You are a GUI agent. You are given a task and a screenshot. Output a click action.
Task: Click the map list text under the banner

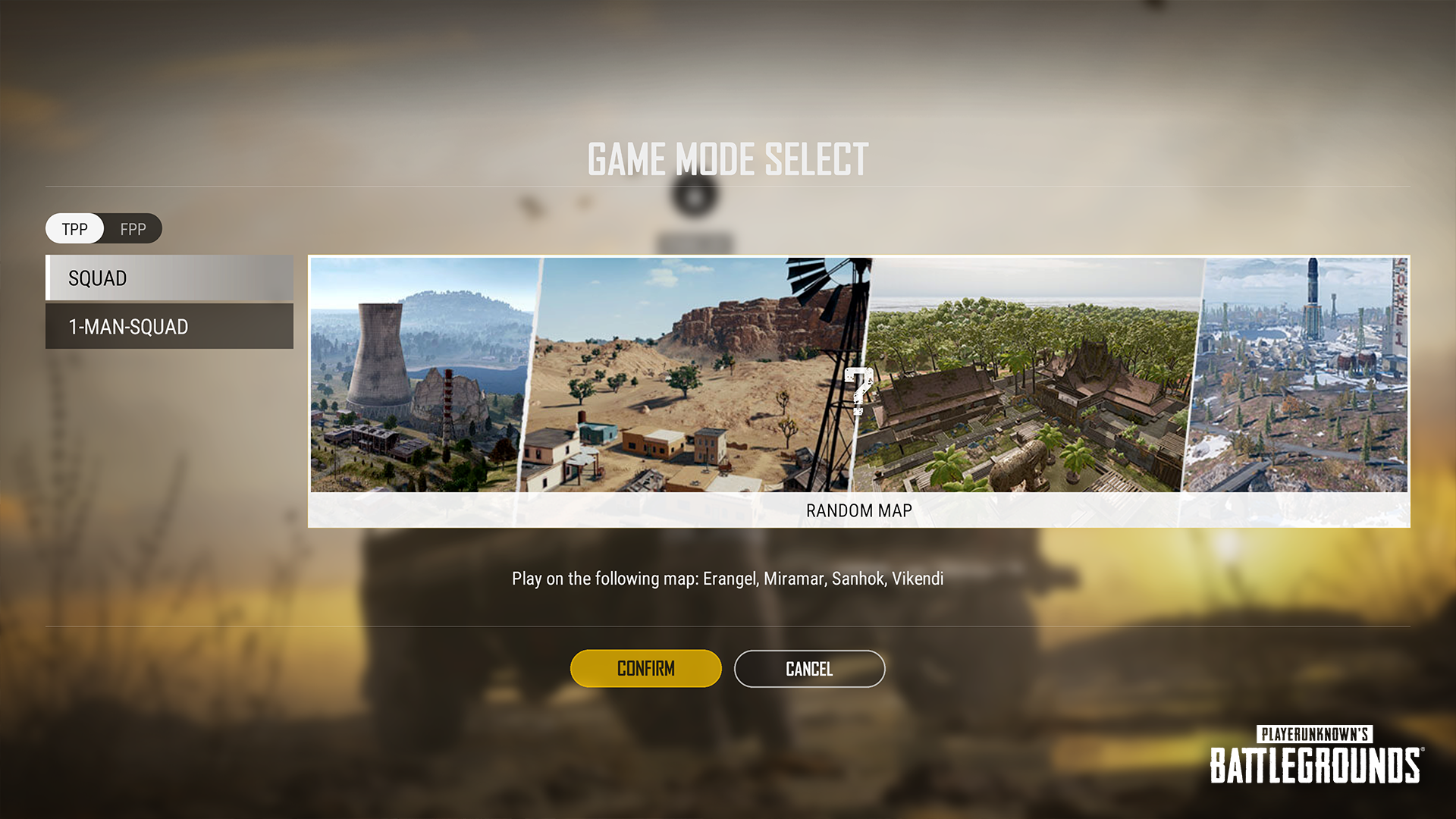point(727,578)
